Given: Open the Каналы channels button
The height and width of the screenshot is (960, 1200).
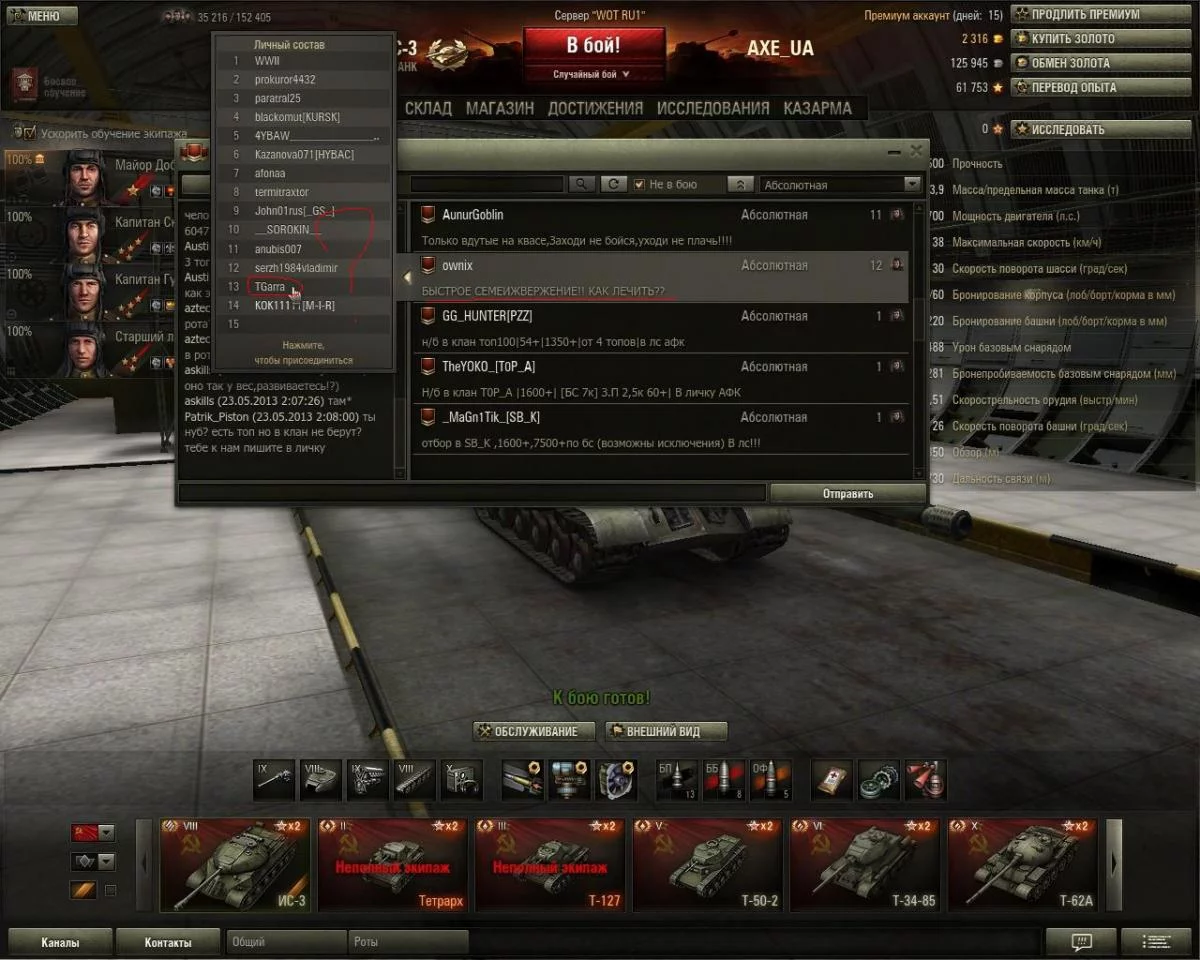Looking at the screenshot, I should (60, 942).
